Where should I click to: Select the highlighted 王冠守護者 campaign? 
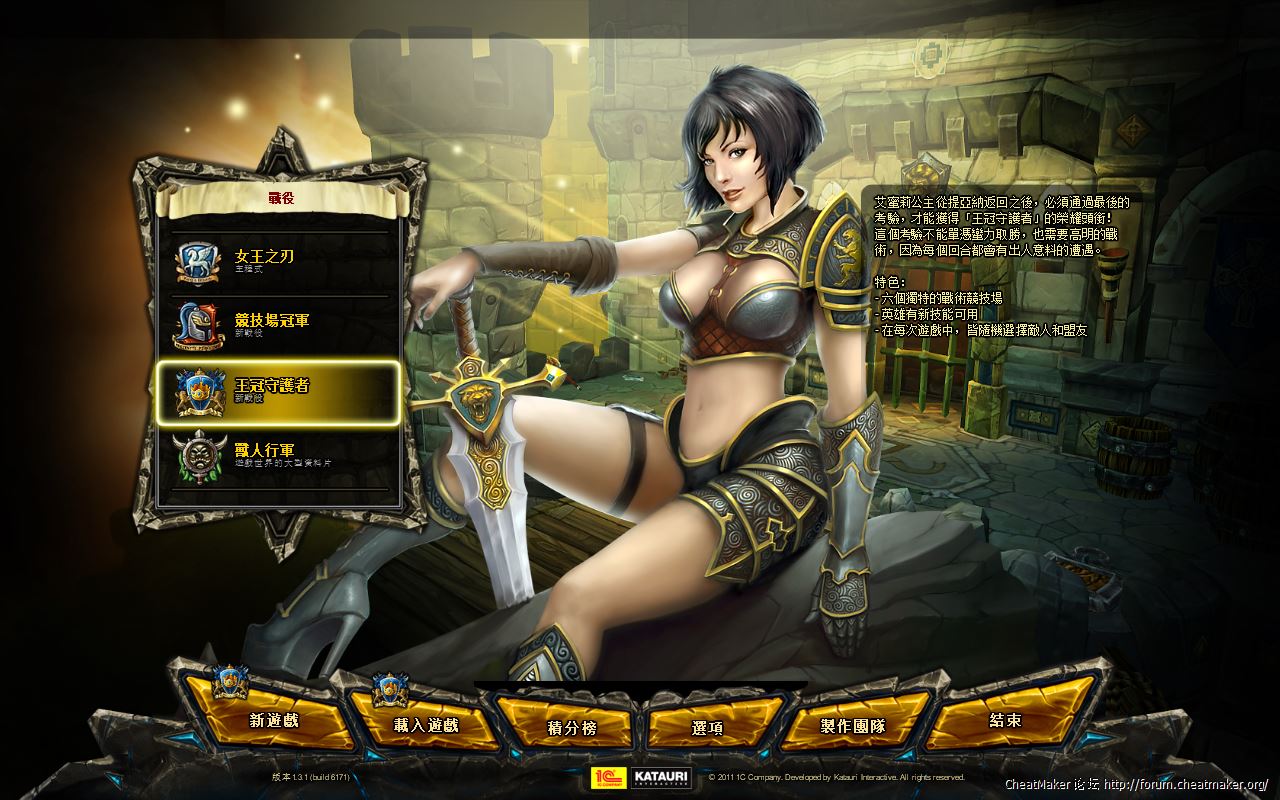(278, 391)
